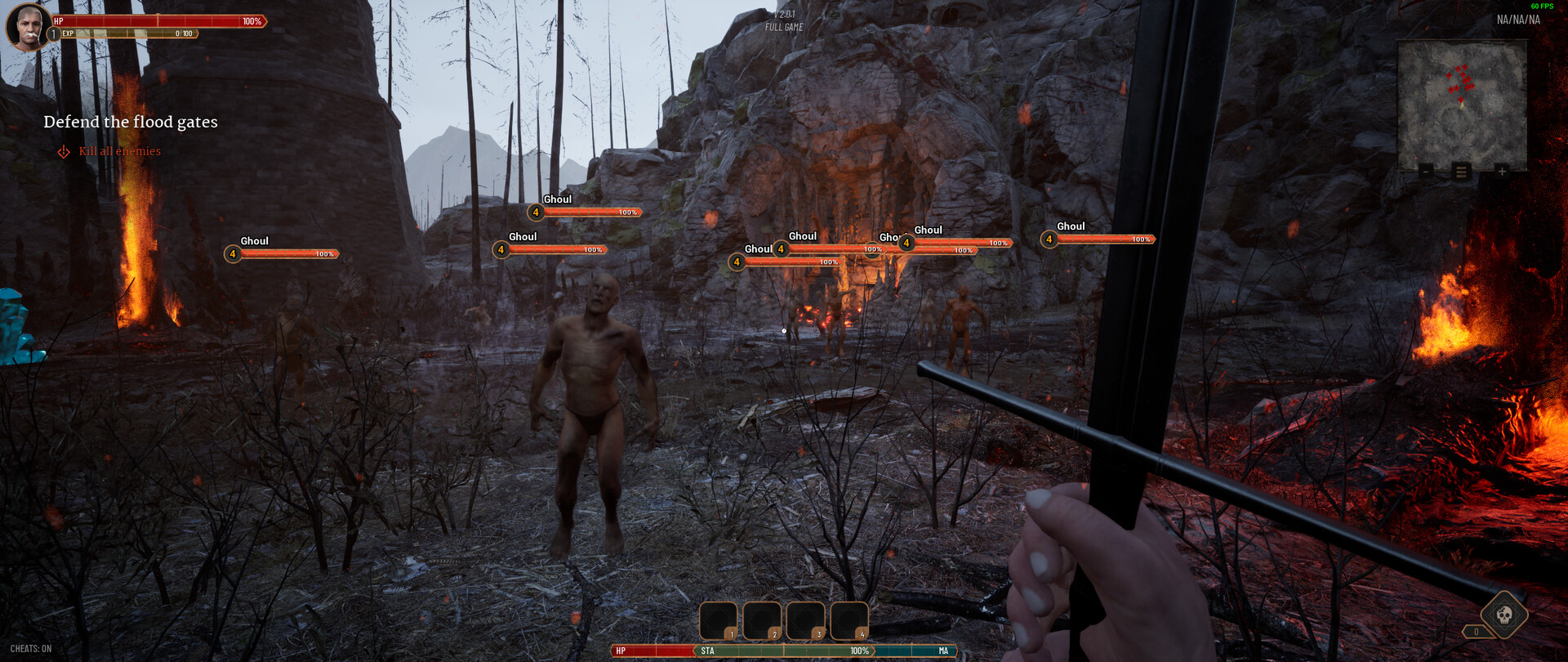Select hotbar slot number 1
The width and height of the screenshot is (1568, 662).
[718, 621]
